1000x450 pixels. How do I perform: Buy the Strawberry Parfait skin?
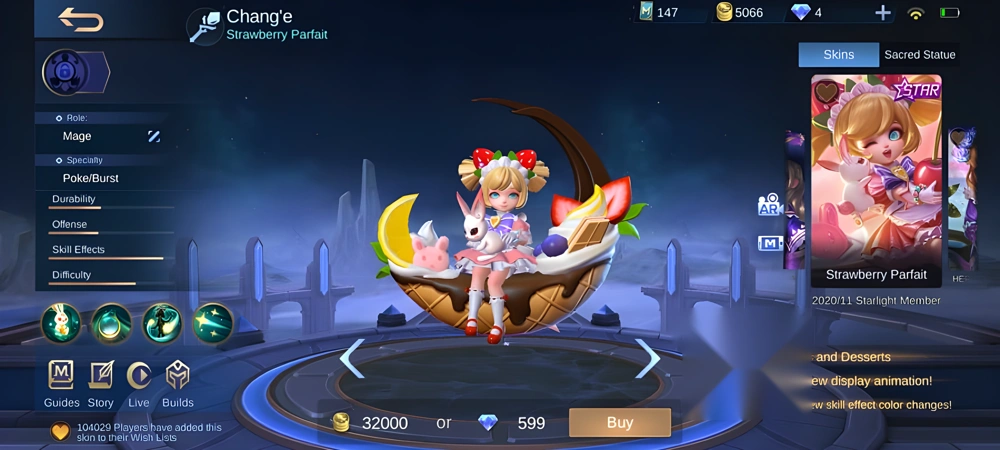pyautogui.click(x=619, y=422)
